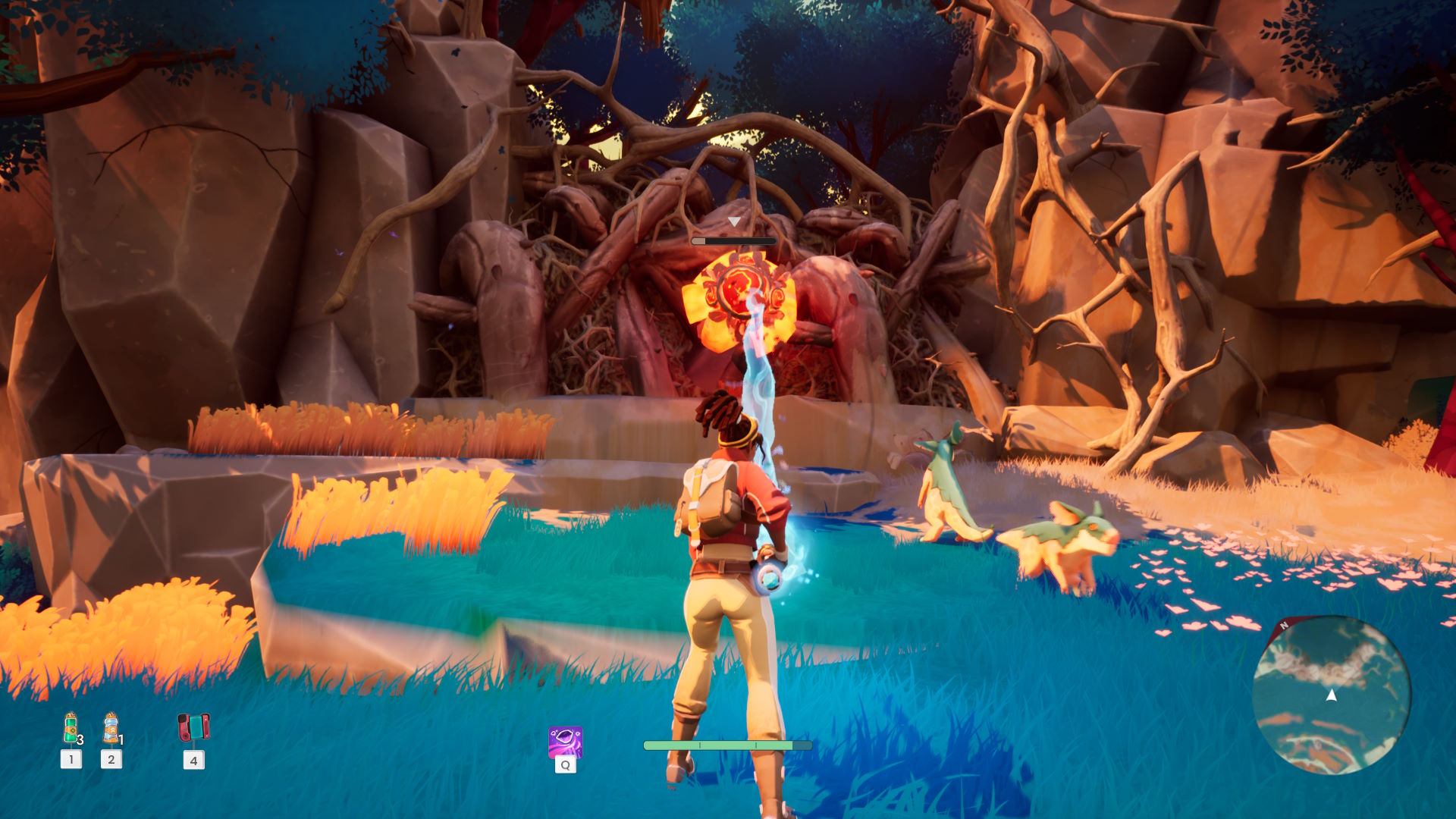Open the circular minimap
1456x819 pixels.
pyautogui.click(x=1331, y=695)
